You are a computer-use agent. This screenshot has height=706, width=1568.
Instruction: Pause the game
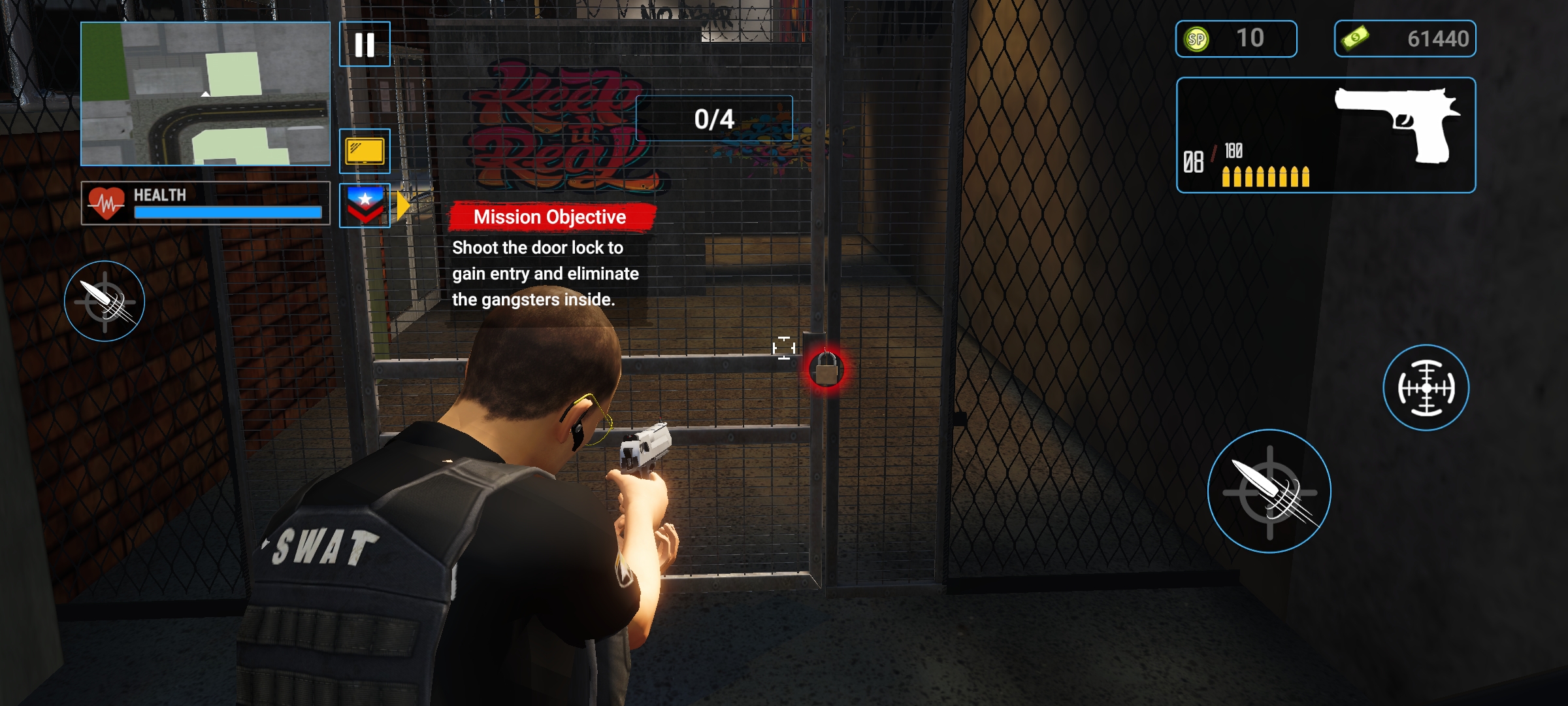[365, 44]
